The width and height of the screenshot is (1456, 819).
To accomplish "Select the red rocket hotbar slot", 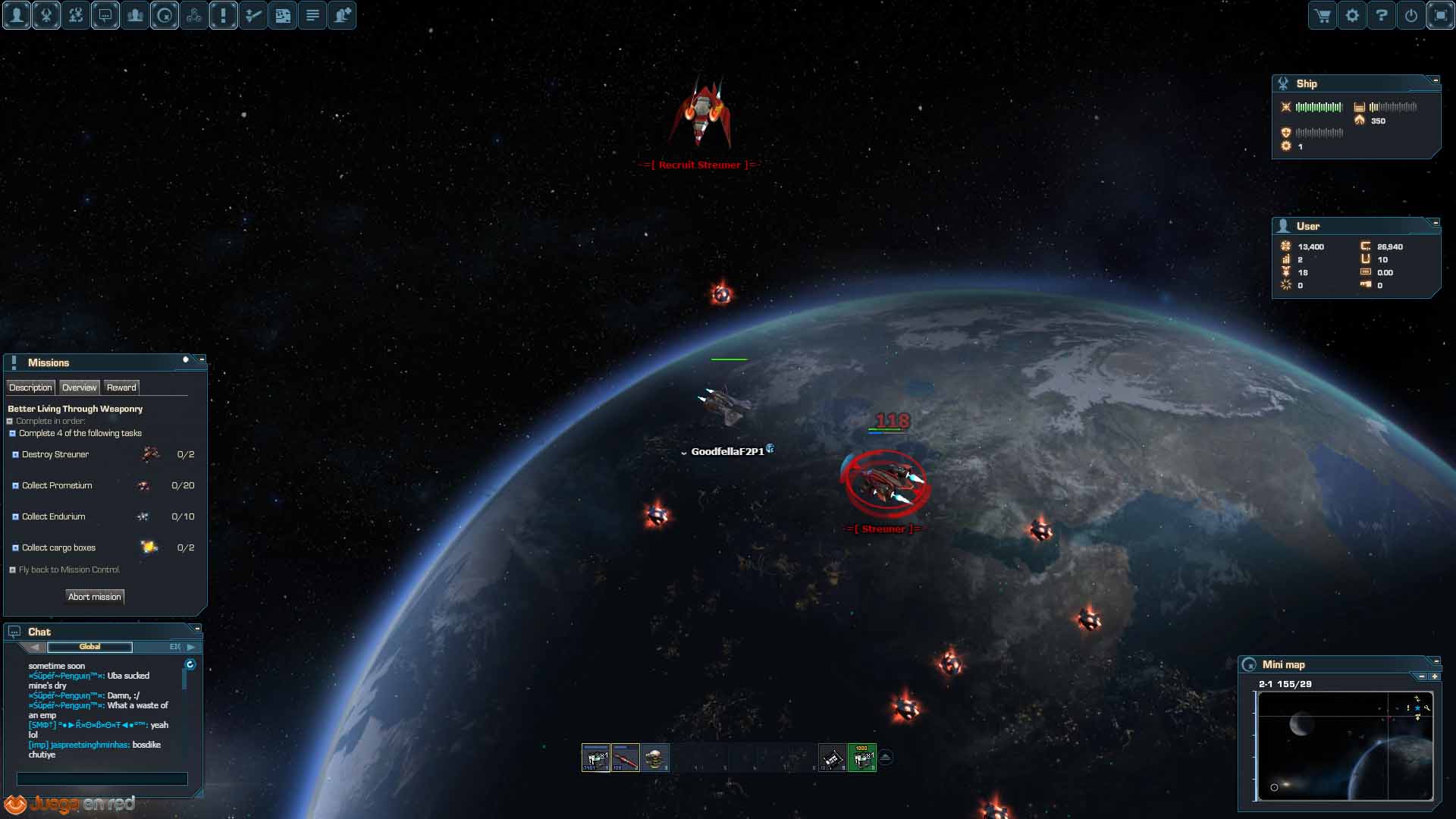I will coord(626,758).
